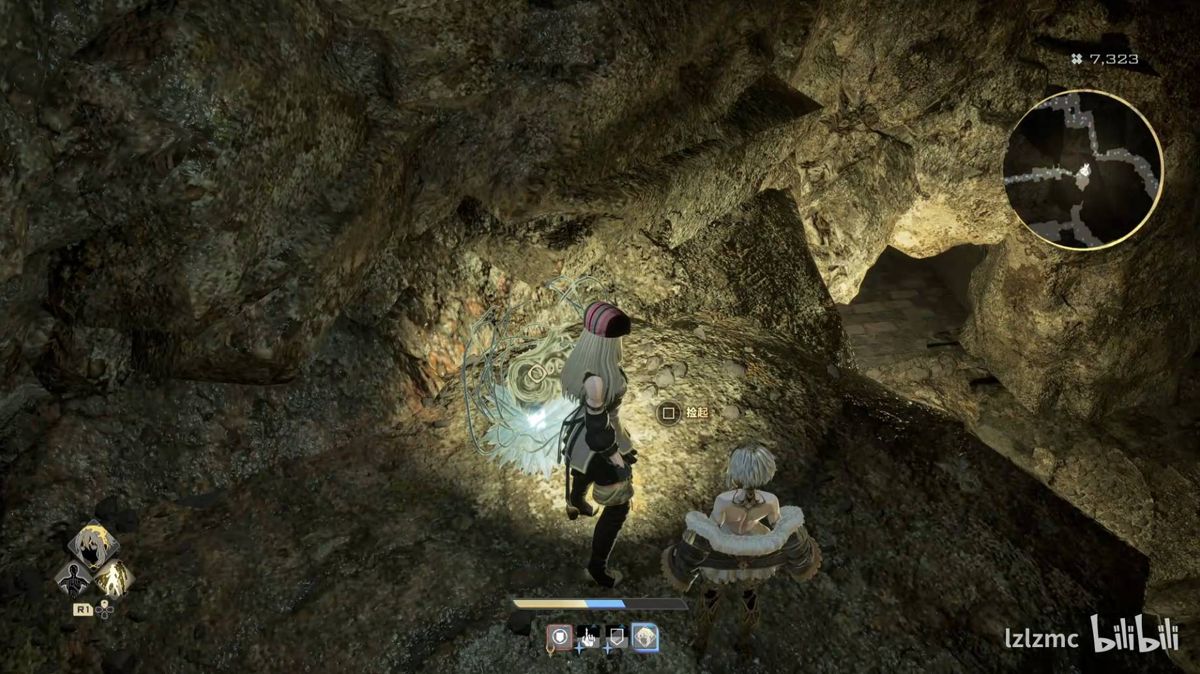Activate the glowing walking figure diamond icon

point(113,577)
